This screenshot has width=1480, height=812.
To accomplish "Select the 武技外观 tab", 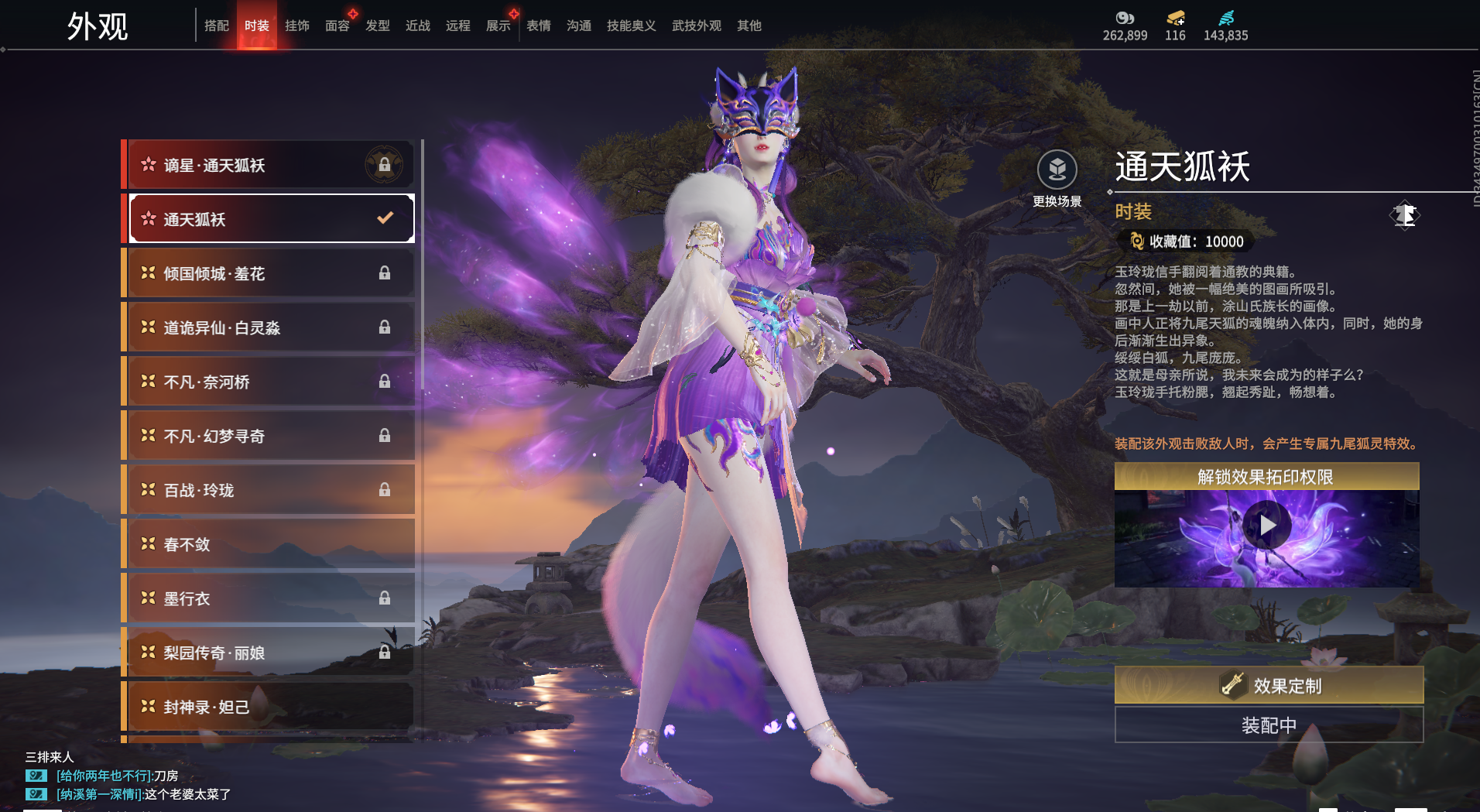I will tap(696, 26).
